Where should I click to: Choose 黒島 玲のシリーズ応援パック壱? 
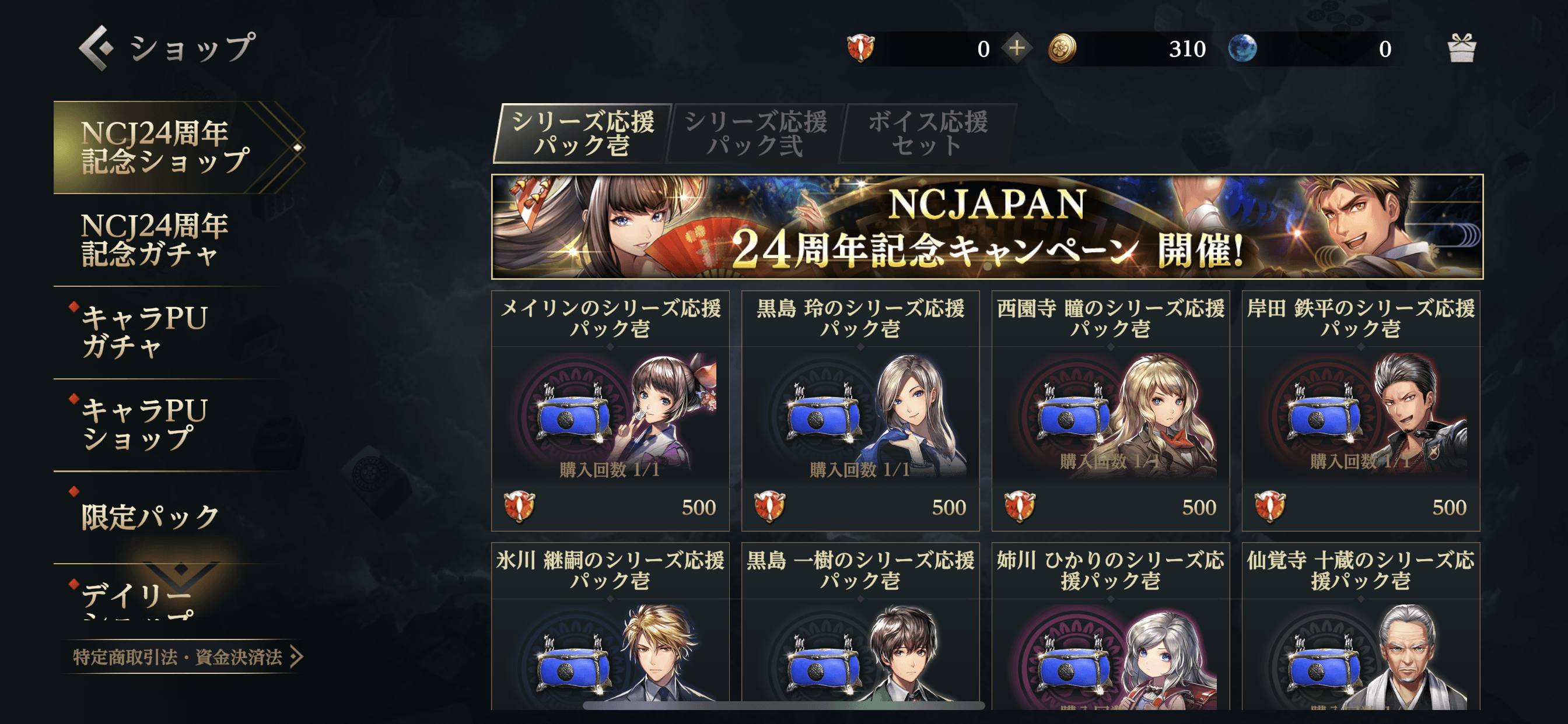click(x=860, y=410)
